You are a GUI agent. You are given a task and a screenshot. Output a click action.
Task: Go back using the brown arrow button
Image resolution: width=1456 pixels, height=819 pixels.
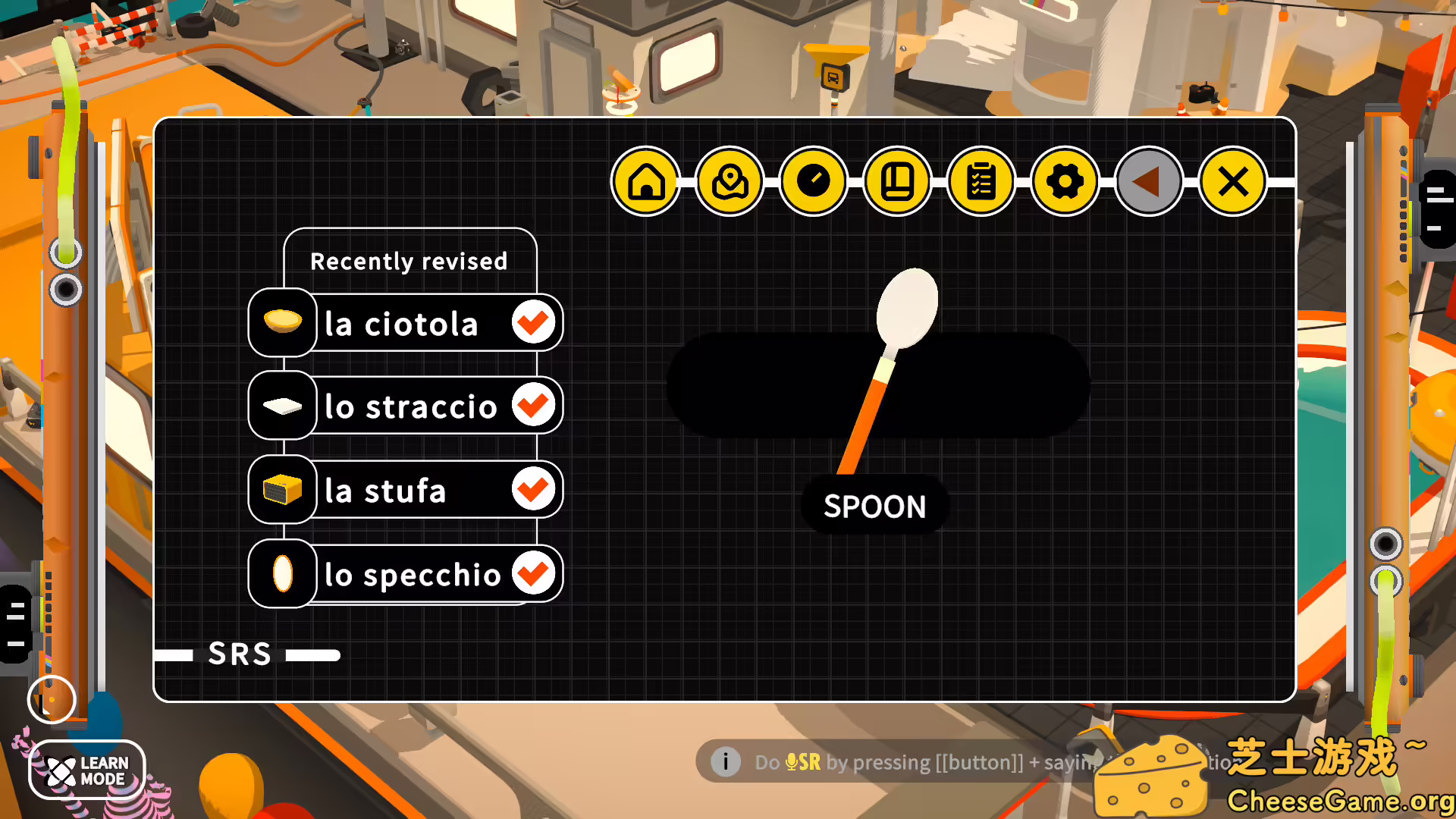point(1147,182)
